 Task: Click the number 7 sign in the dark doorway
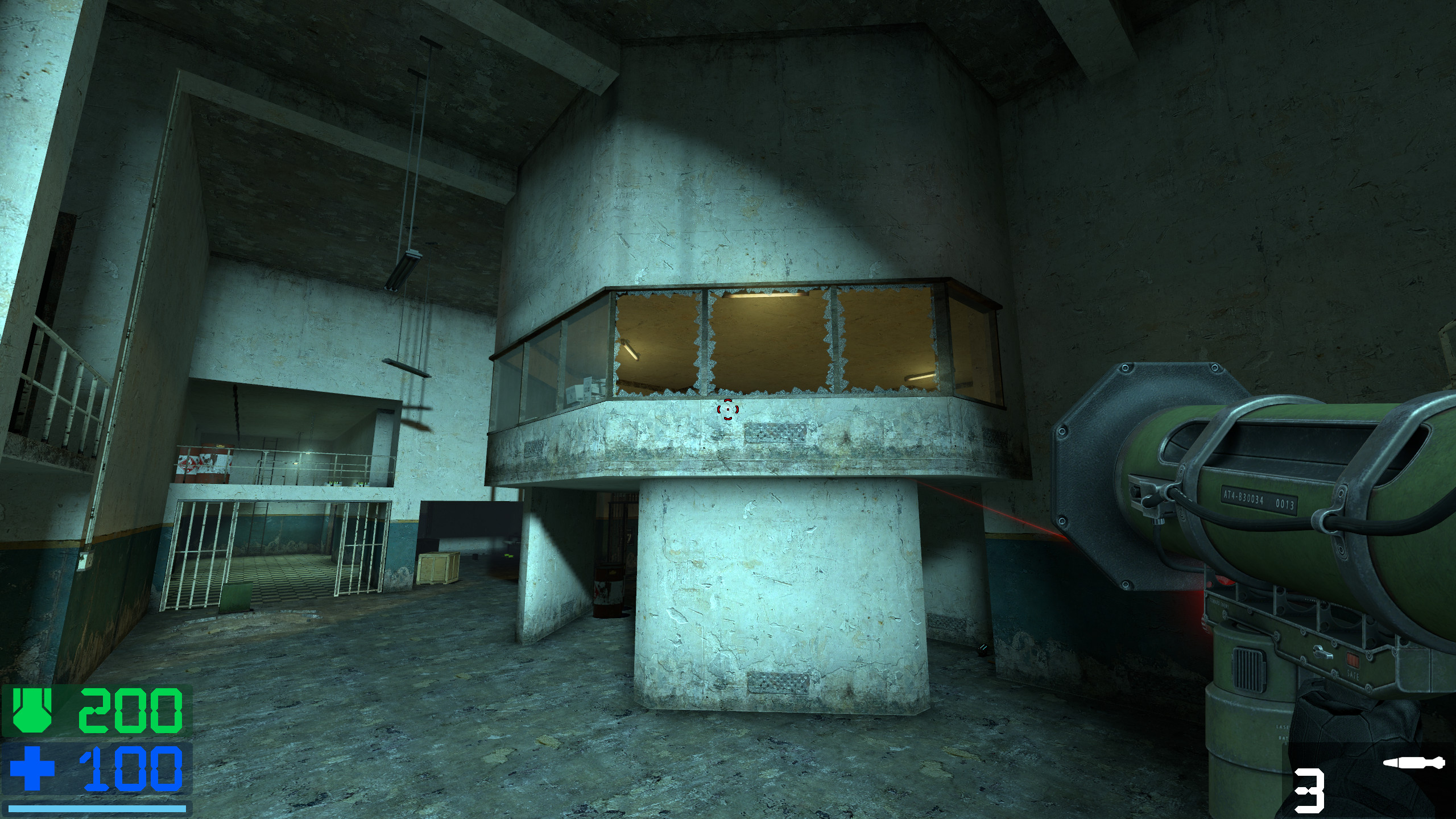(x=630, y=538)
